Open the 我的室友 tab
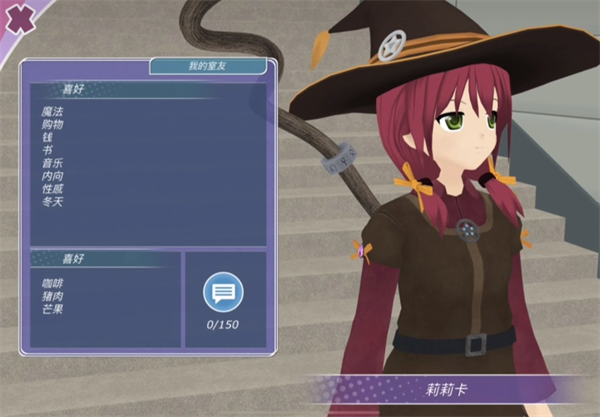Screen dimensions: 600x417 208,66
